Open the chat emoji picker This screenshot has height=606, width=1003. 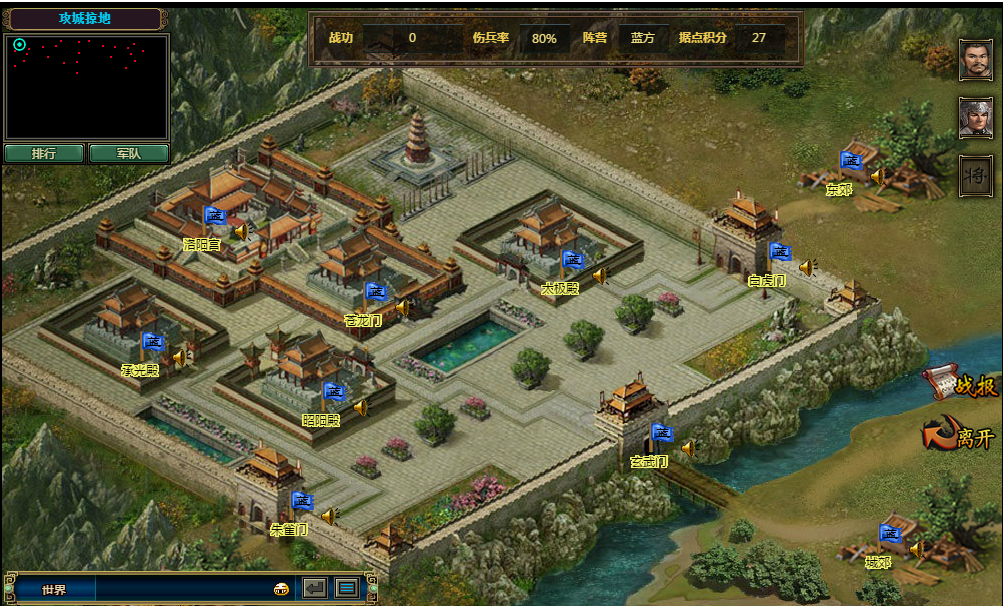281,589
